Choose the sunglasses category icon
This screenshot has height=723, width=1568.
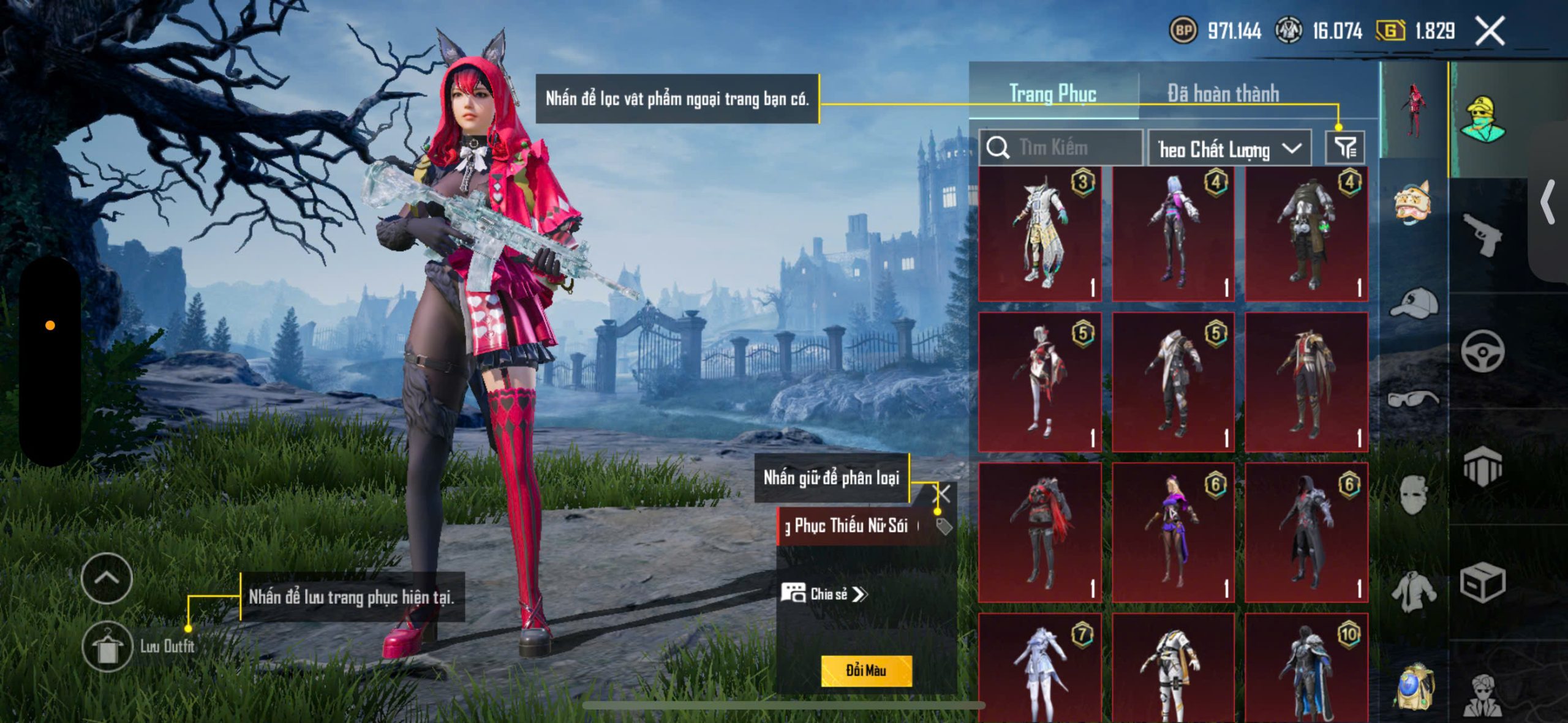click(1414, 400)
